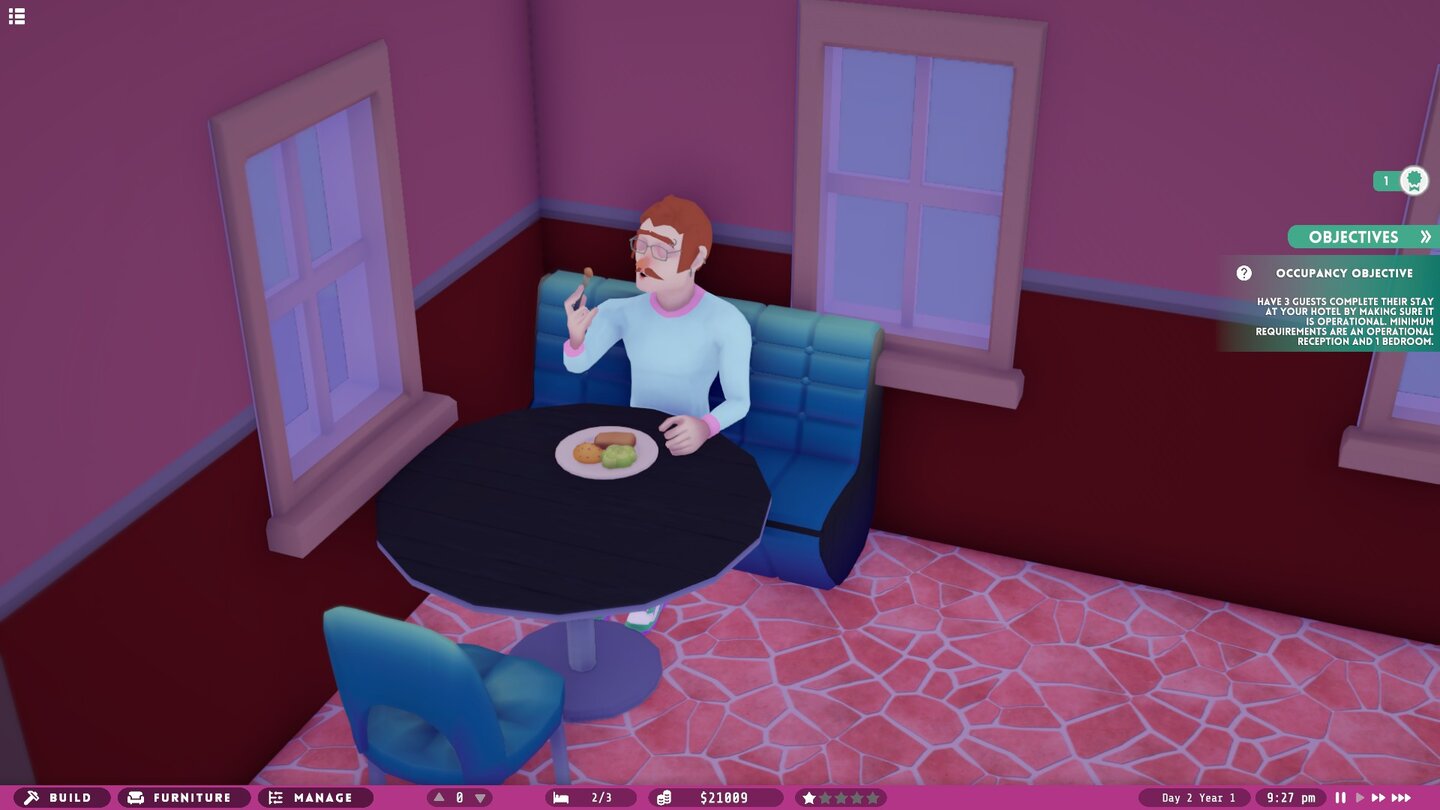Click the coin stack icon beside $21009
Screen dimensions: 1440x810
[662, 797]
